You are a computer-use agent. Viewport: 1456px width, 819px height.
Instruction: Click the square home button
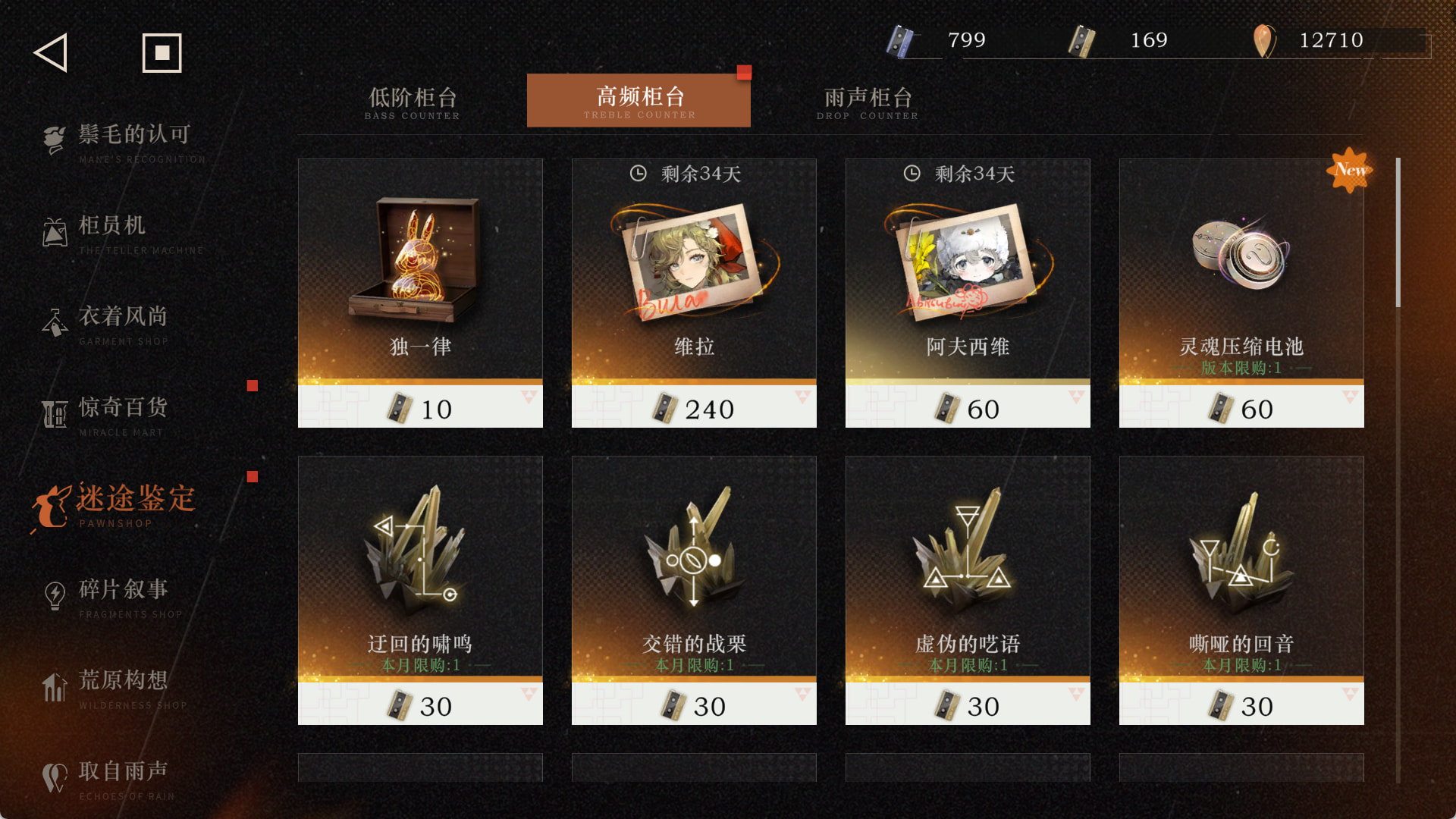point(162,53)
